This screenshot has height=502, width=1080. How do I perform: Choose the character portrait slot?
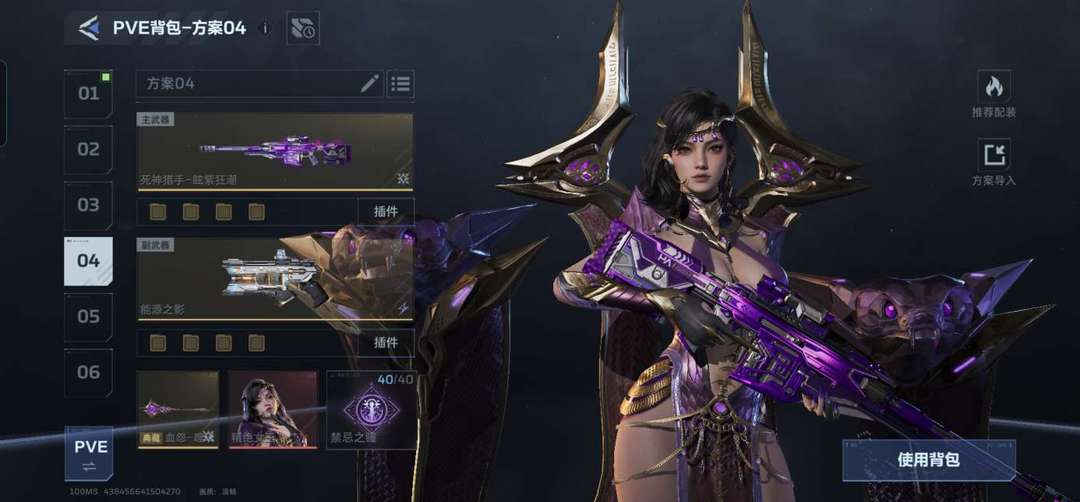point(273,409)
